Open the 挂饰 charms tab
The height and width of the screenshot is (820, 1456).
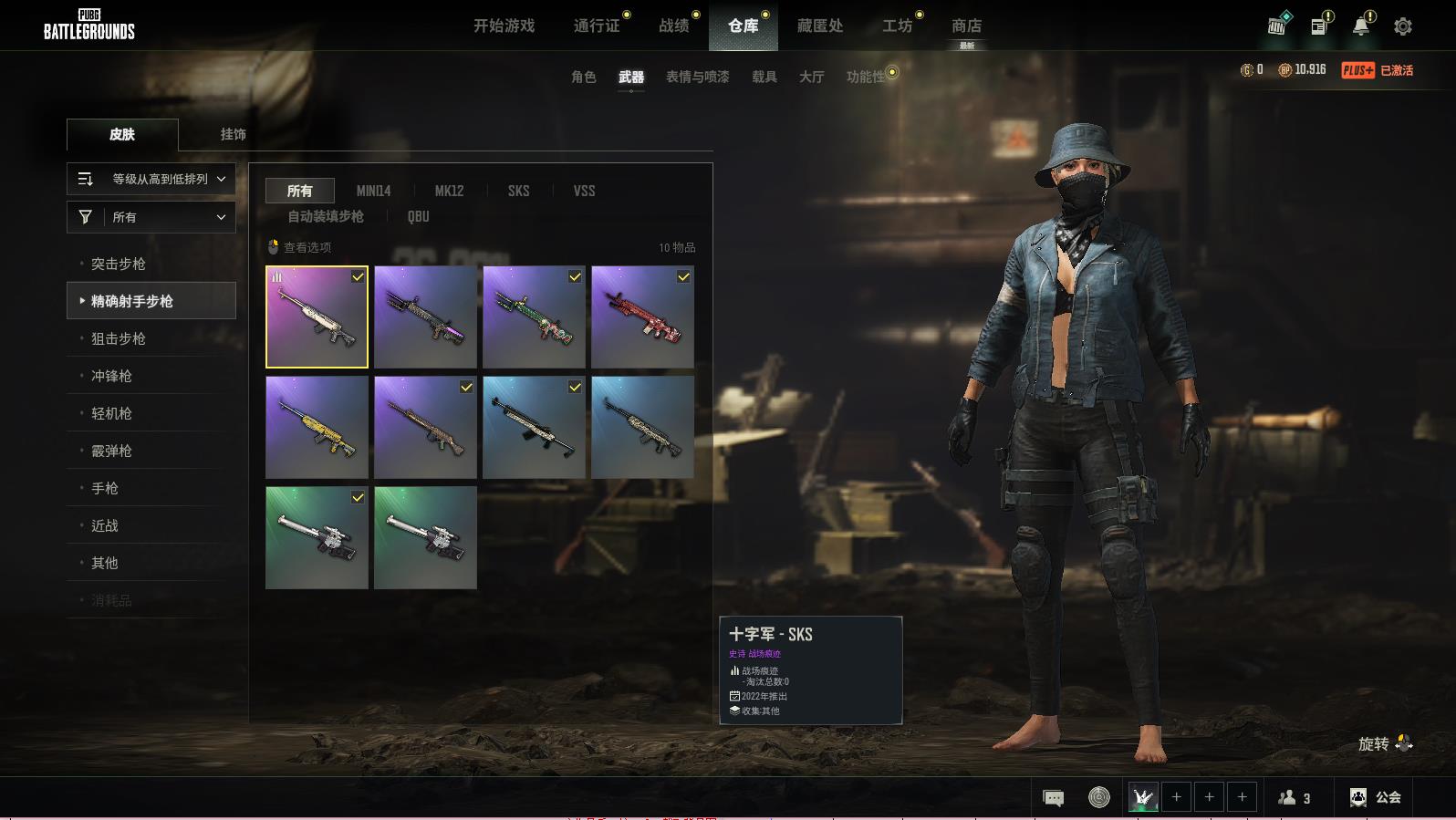[233, 134]
